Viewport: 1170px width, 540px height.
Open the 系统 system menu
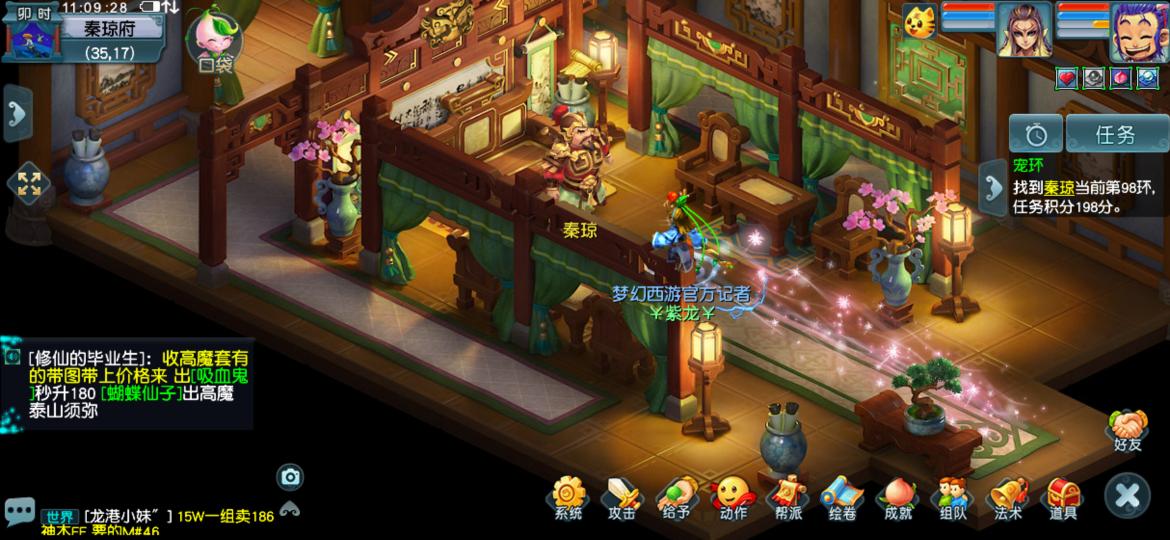pos(568,497)
